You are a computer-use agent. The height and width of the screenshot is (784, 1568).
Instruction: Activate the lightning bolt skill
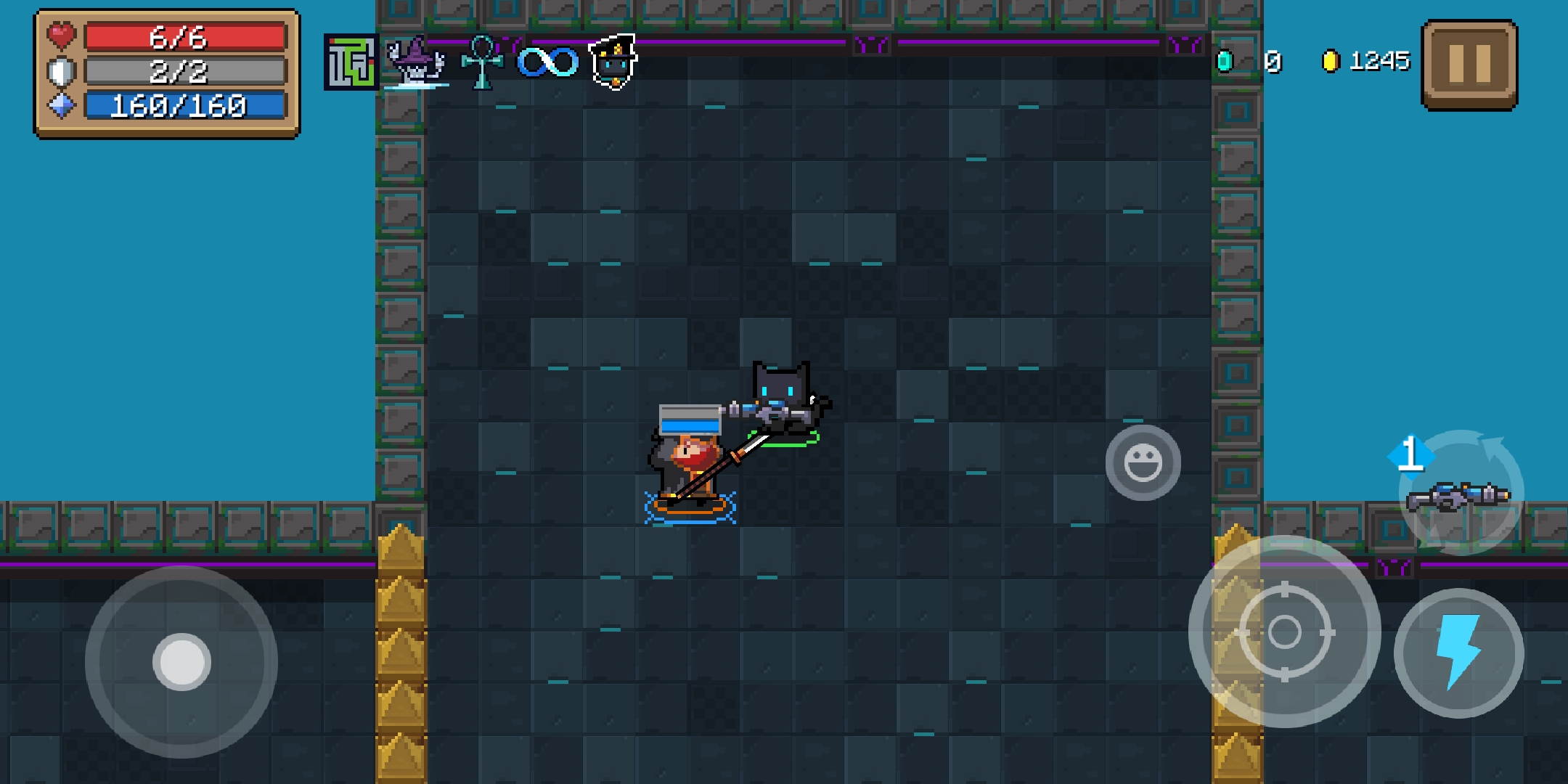(1458, 653)
